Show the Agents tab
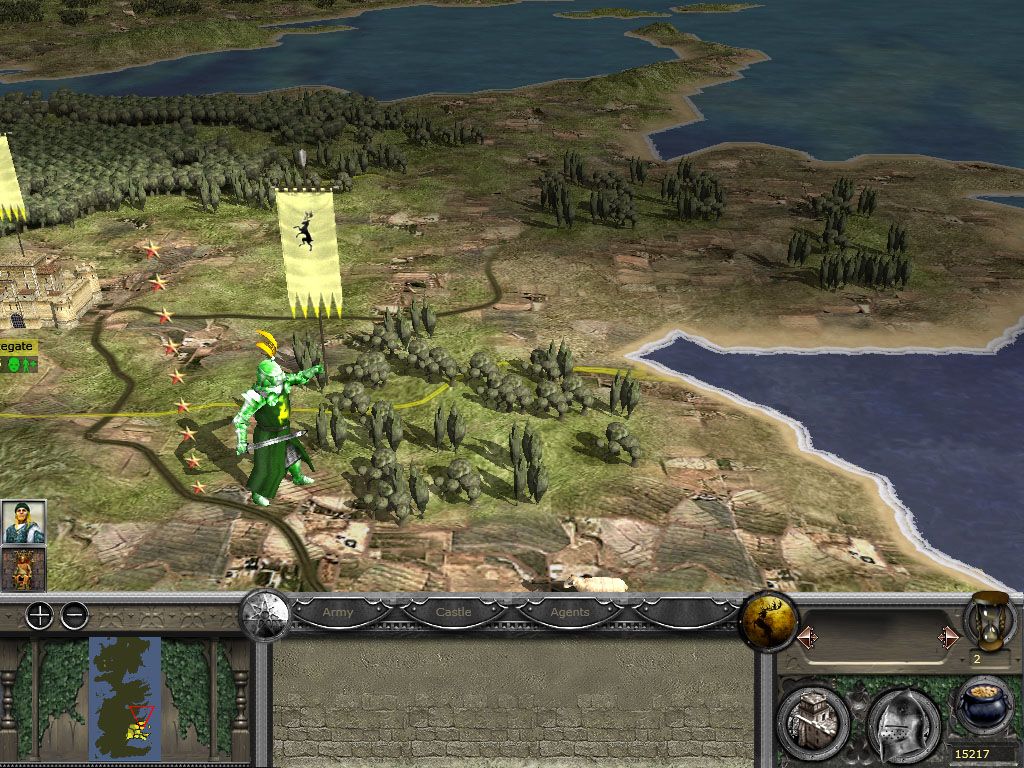Image resolution: width=1024 pixels, height=768 pixels. tap(570, 612)
